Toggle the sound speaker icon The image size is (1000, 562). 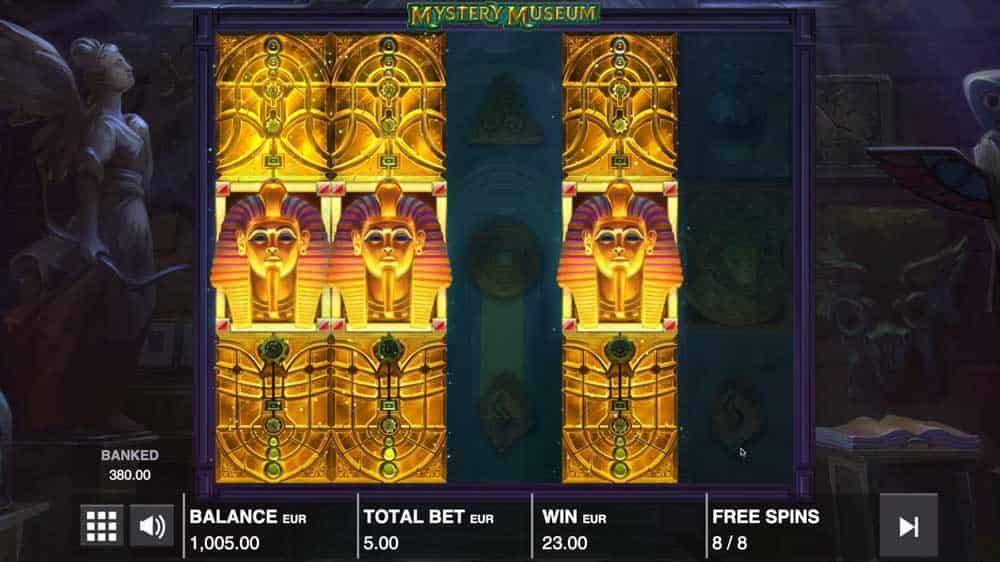(x=152, y=525)
